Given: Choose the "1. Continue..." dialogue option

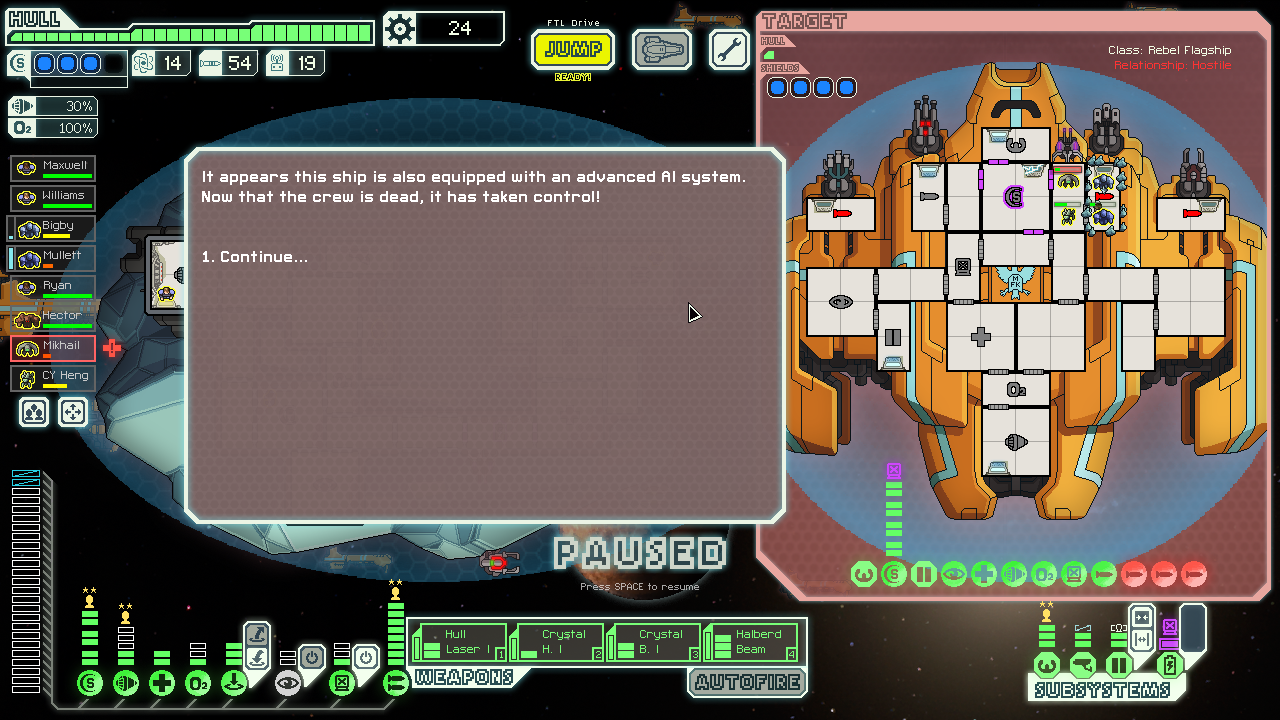Looking at the screenshot, I should [x=255, y=257].
